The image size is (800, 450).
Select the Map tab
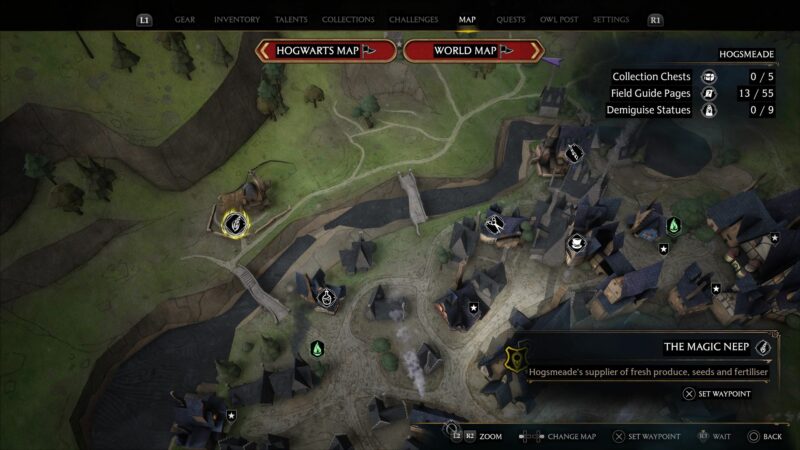point(467,19)
